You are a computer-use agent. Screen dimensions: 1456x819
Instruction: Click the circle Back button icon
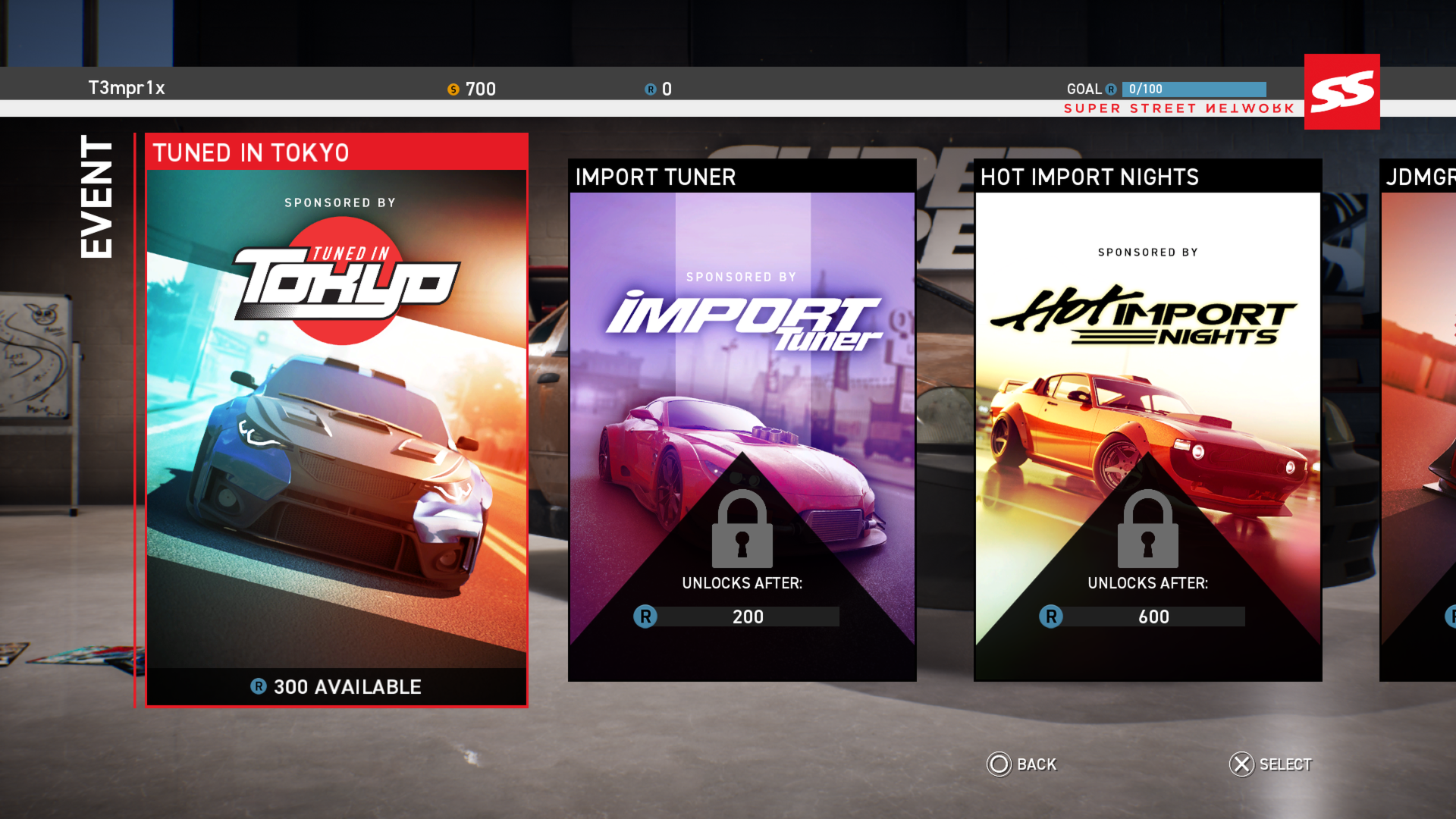click(x=999, y=764)
